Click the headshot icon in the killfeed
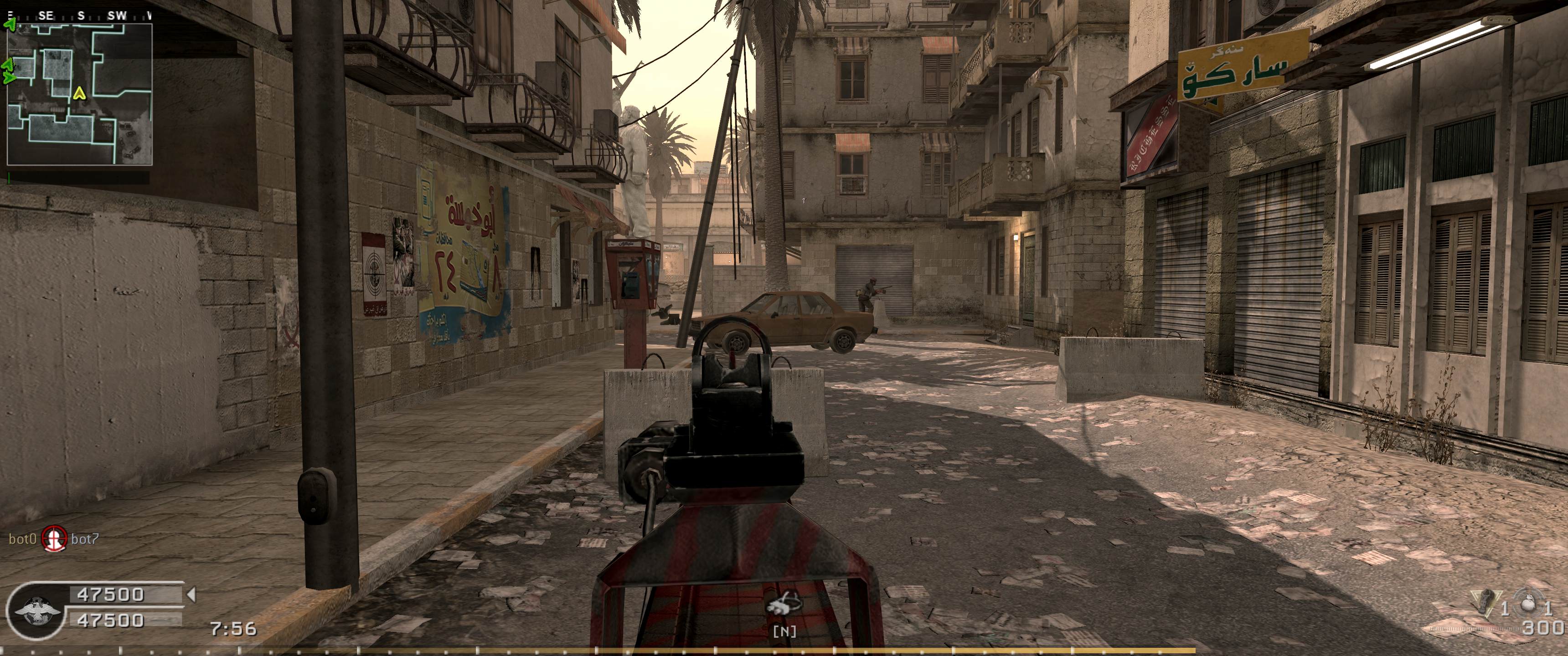Screen dimensions: 1568x656 pyautogui.click(x=54, y=538)
